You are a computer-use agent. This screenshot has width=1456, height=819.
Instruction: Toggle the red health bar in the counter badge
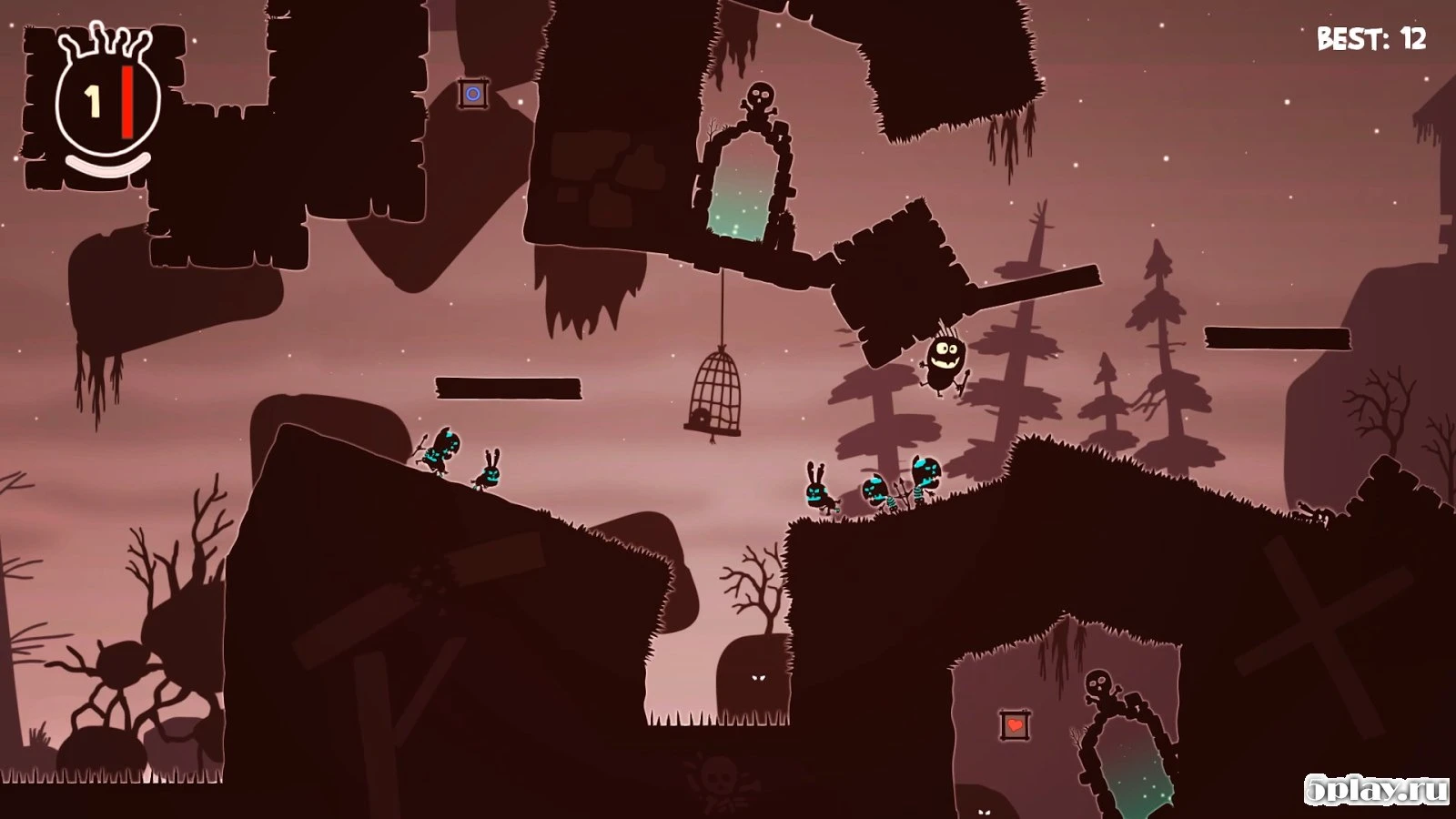pyautogui.click(x=127, y=100)
